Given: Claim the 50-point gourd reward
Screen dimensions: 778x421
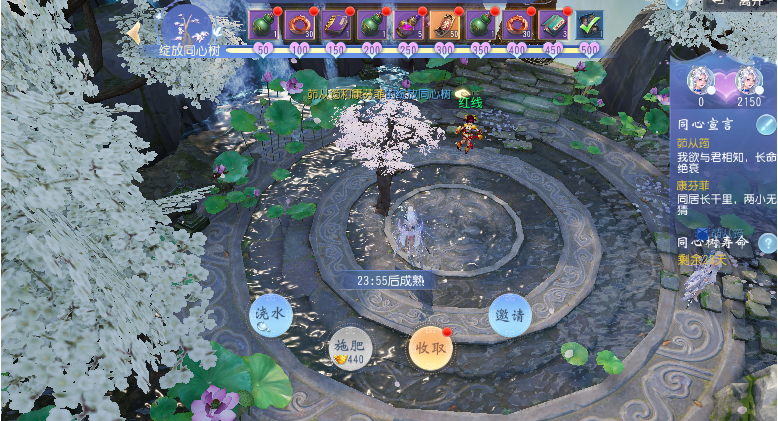Looking at the screenshot, I should click(264, 24).
